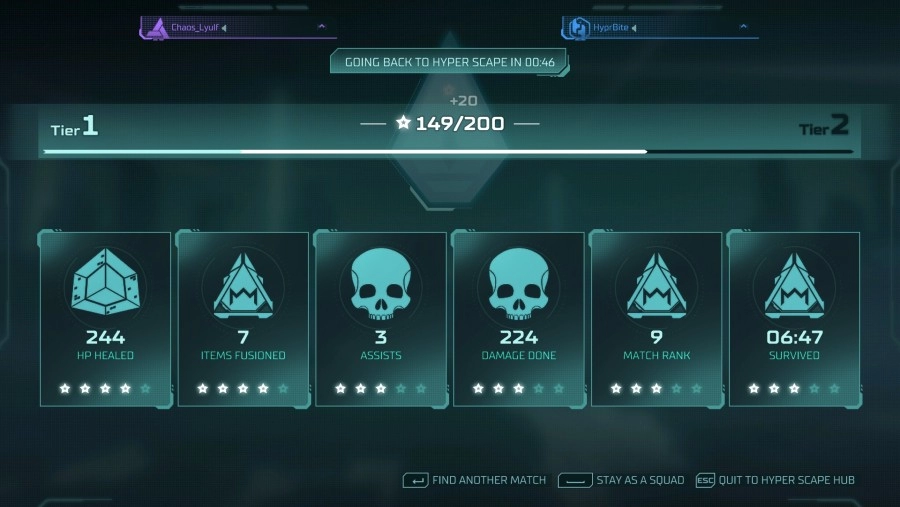900x507 pixels.
Task: Select the HP Healed stat card
Action: (x=105, y=318)
